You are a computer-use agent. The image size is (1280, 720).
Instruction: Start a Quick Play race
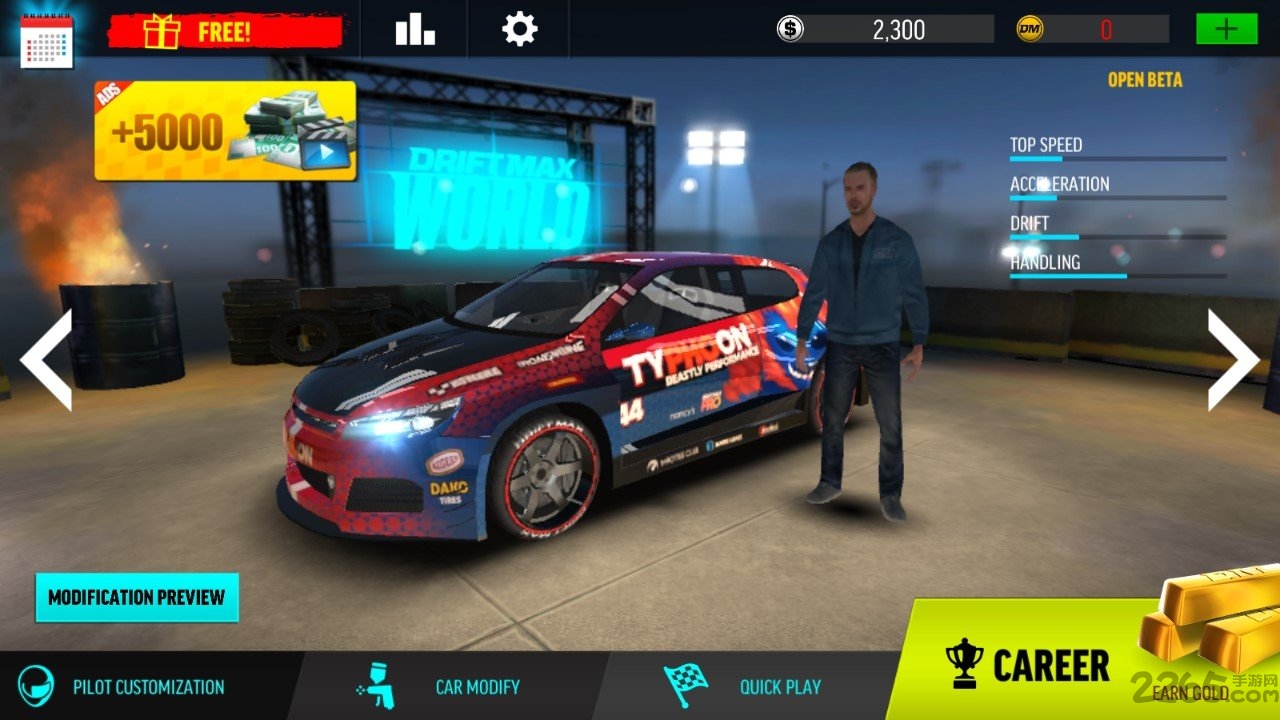744,687
